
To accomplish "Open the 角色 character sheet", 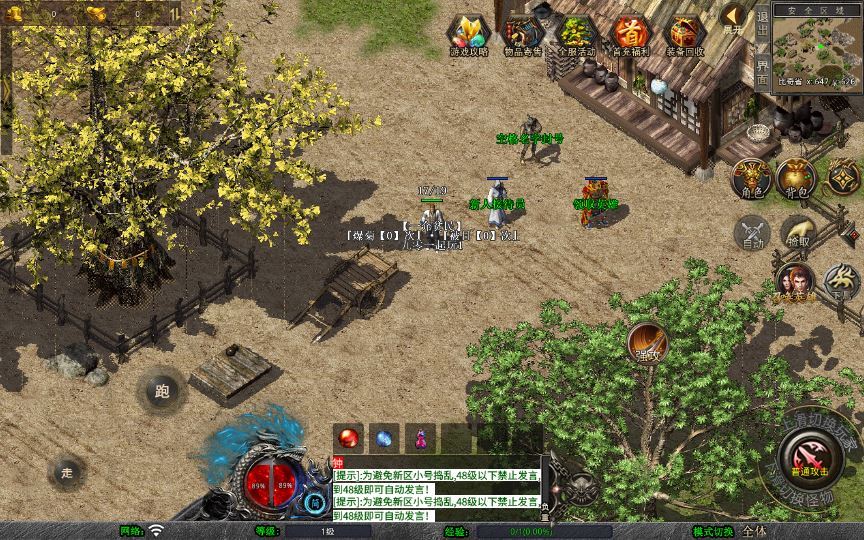I will [750, 179].
